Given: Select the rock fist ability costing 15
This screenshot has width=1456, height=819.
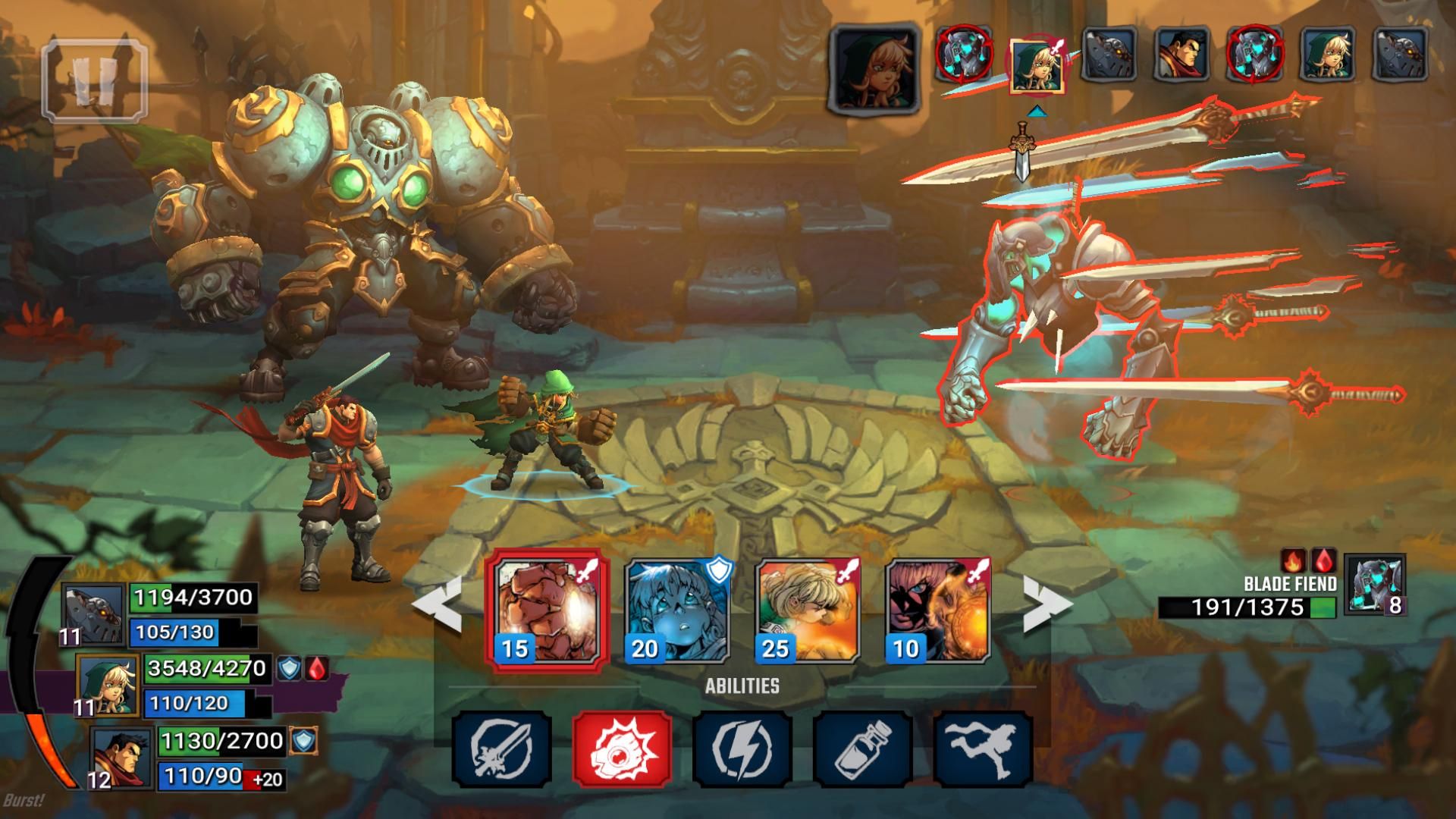Looking at the screenshot, I should click(x=546, y=611).
